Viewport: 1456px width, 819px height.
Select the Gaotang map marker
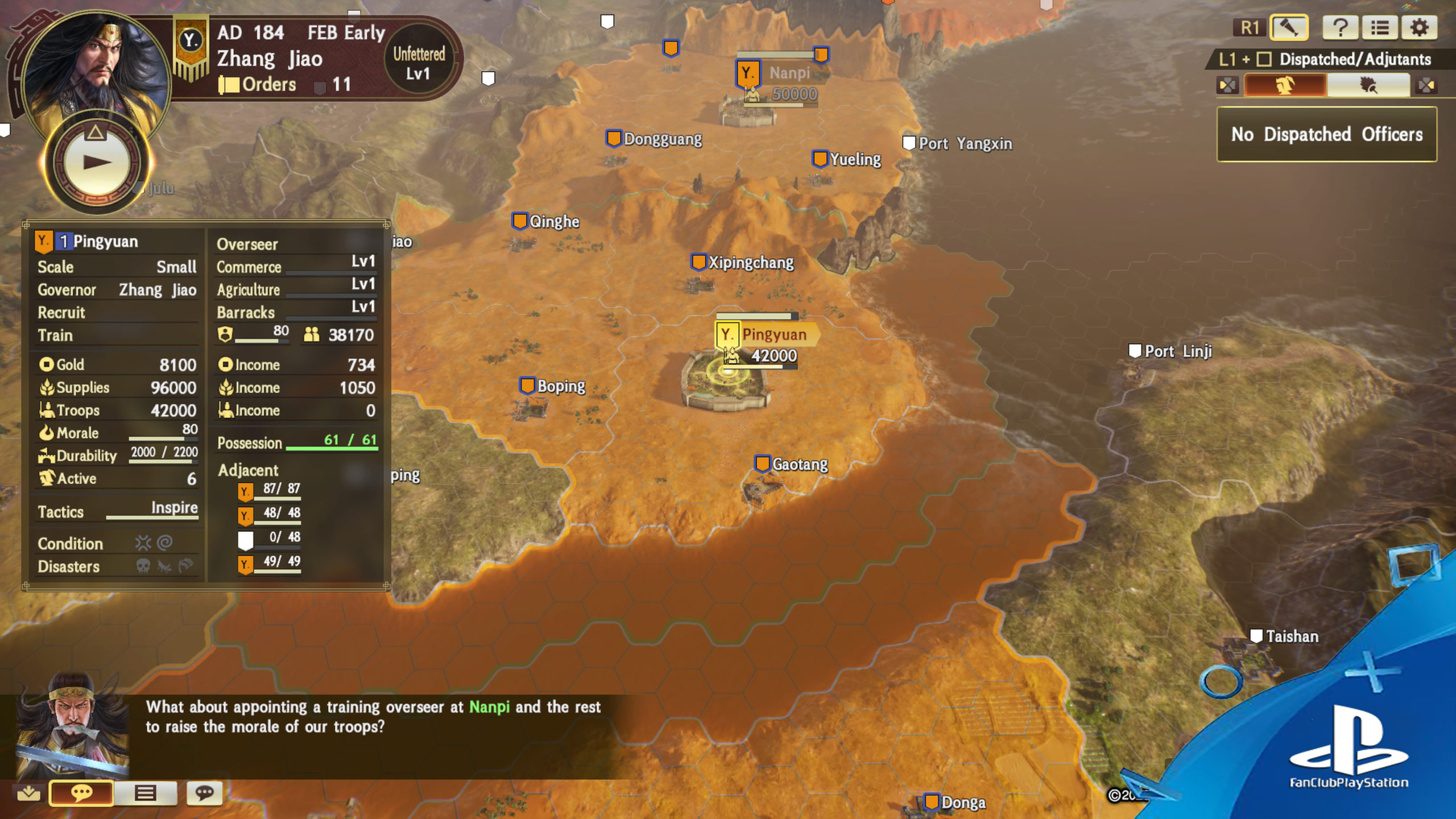[762, 464]
